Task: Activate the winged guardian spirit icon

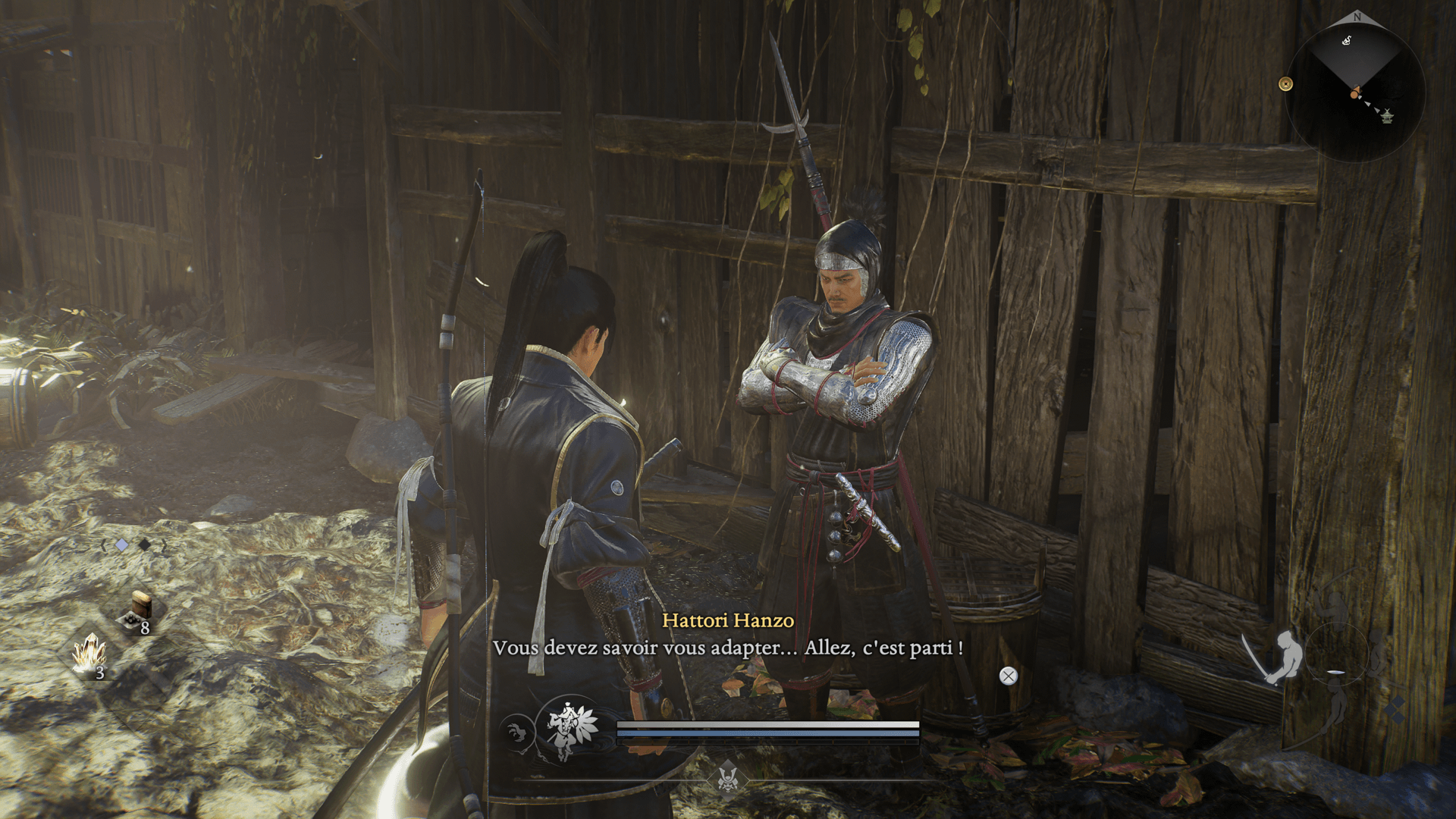Action: [x=570, y=729]
